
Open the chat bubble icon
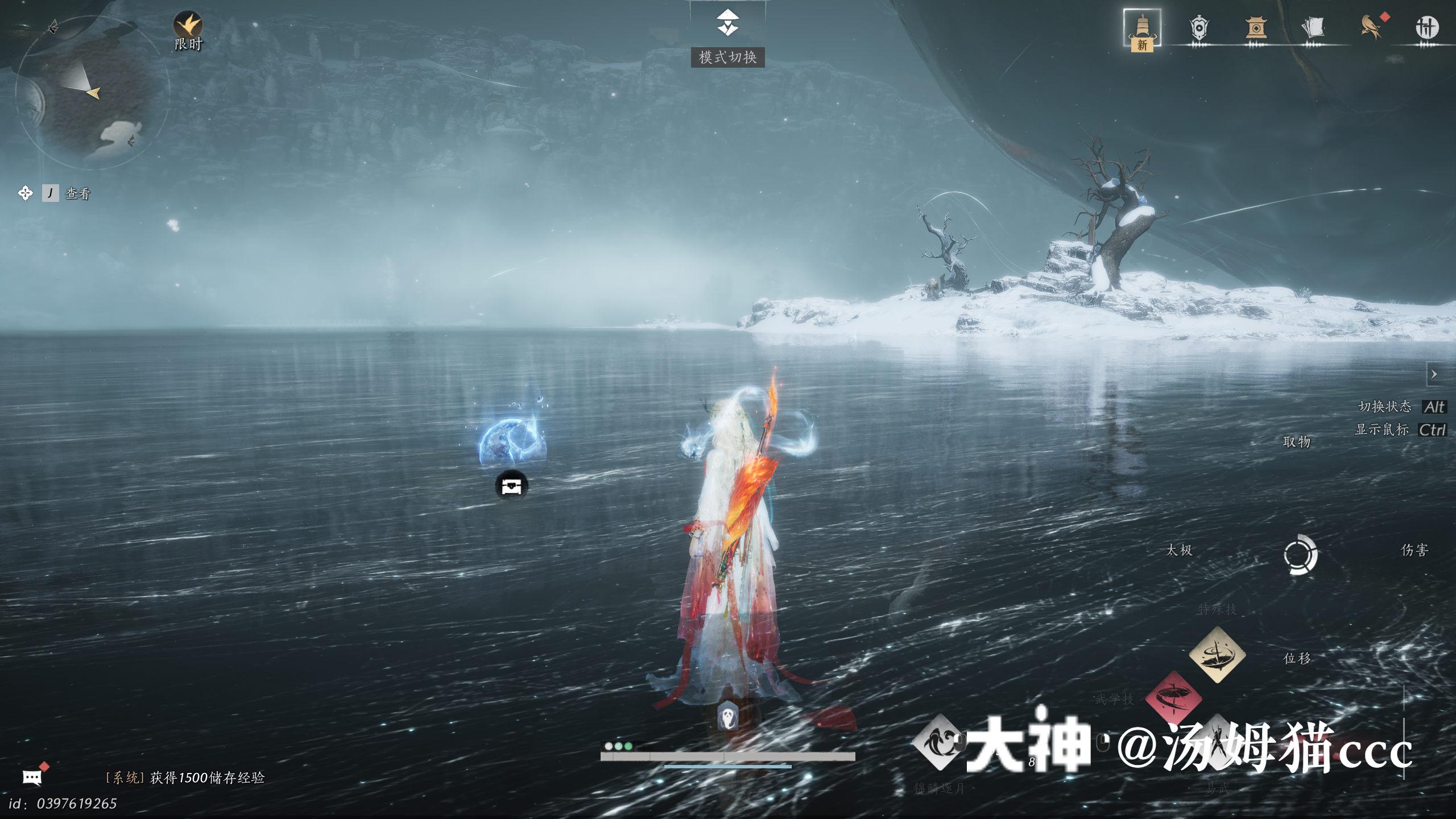(32, 777)
